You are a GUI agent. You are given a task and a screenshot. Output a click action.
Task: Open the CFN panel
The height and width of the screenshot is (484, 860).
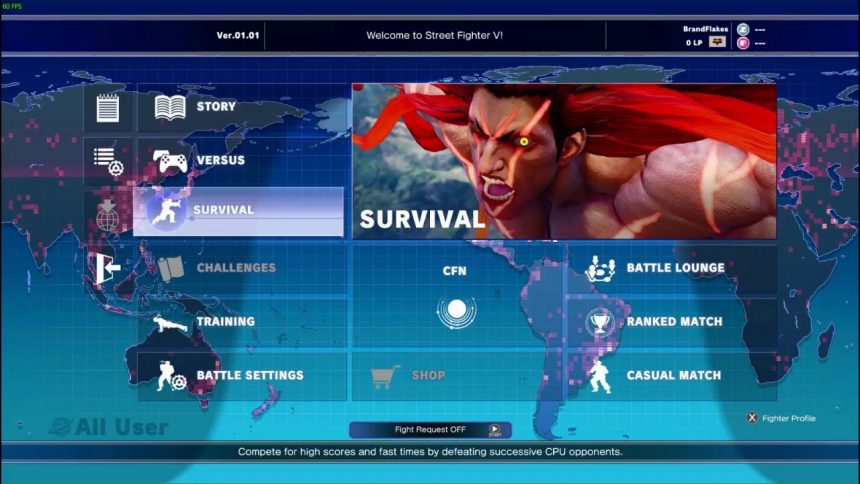pos(456,297)
